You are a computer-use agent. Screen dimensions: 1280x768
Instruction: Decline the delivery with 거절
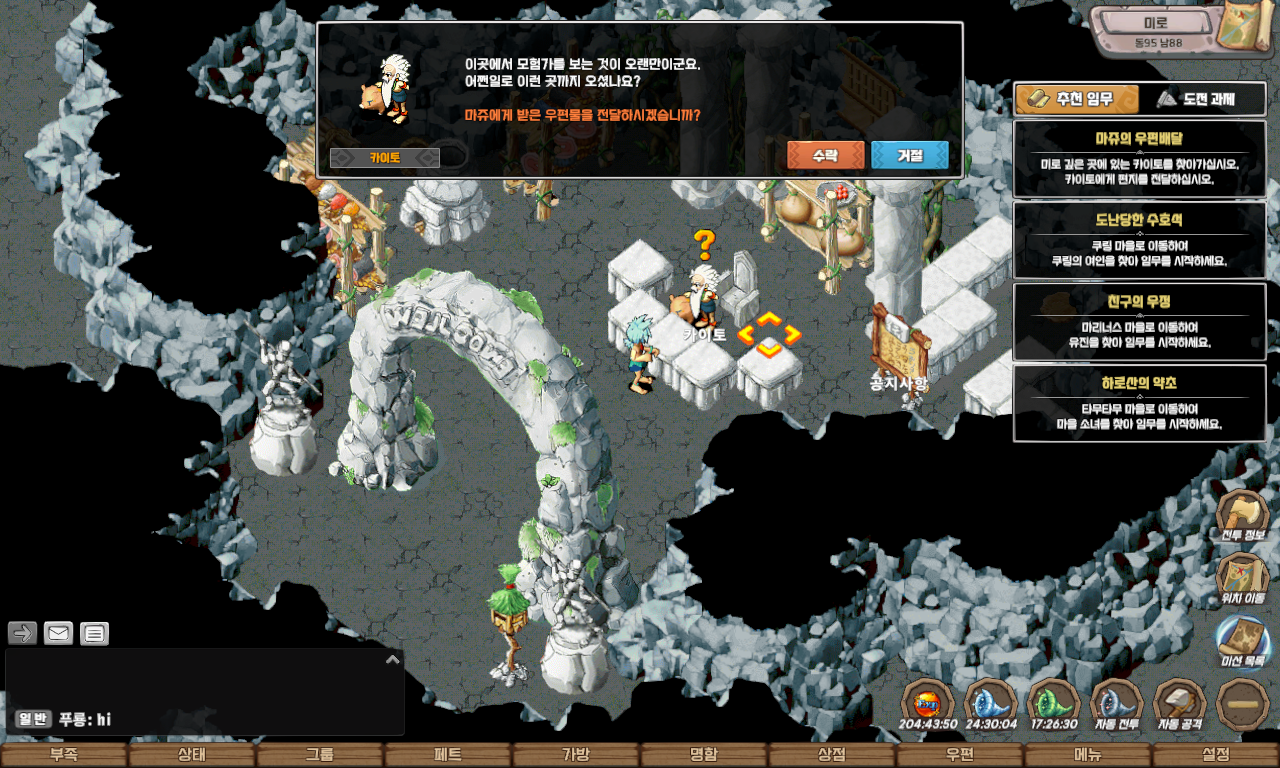pos(909,155)
